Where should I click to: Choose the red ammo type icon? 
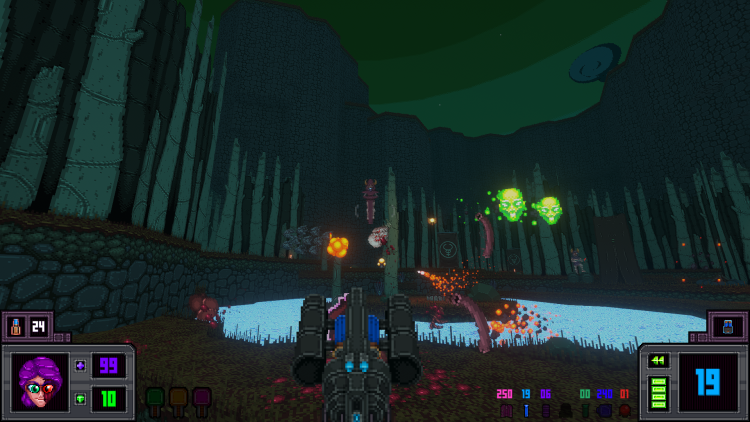[x=624, y=410]
